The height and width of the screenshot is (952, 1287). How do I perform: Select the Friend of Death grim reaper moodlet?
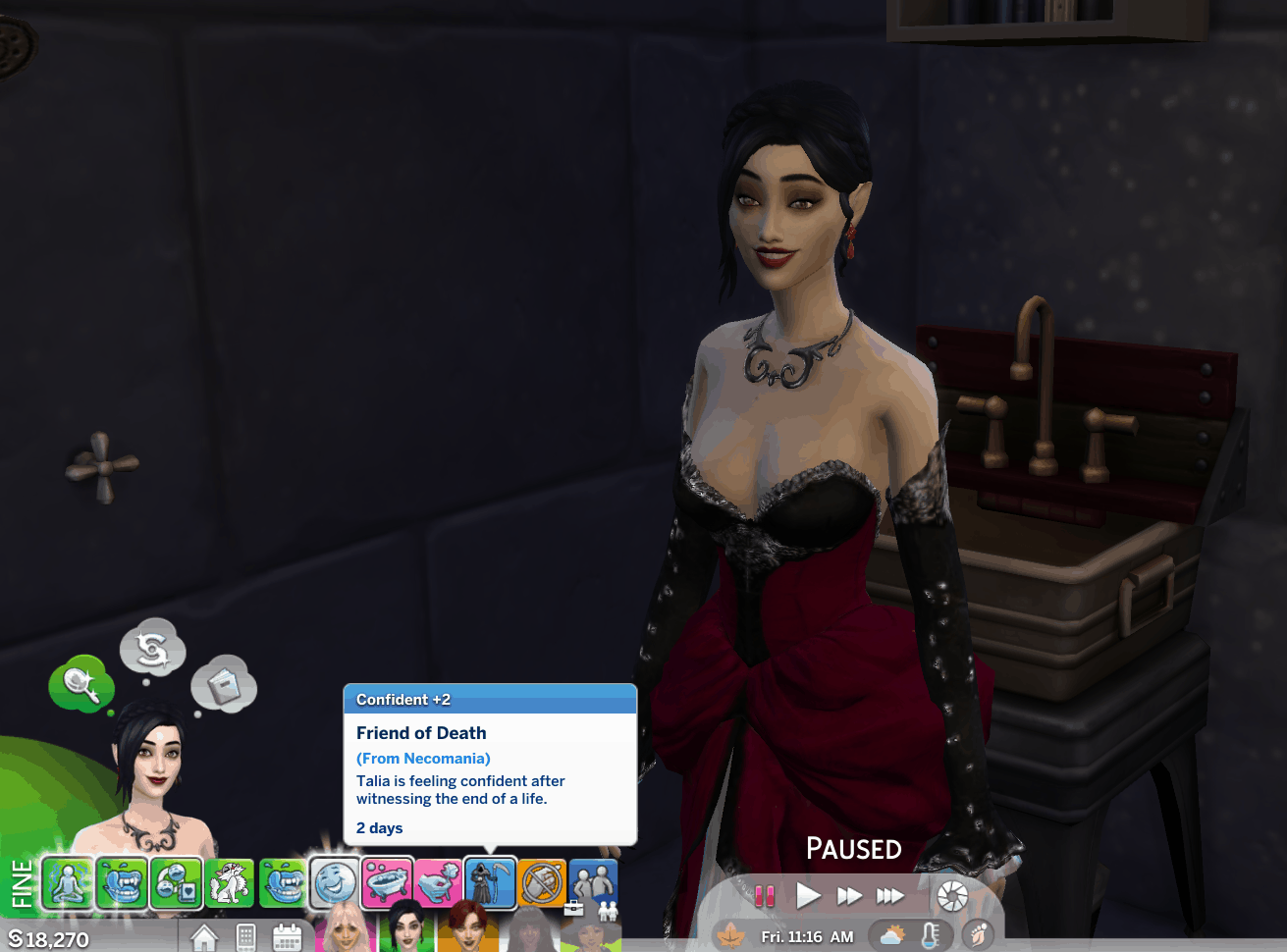coord(490,882)
